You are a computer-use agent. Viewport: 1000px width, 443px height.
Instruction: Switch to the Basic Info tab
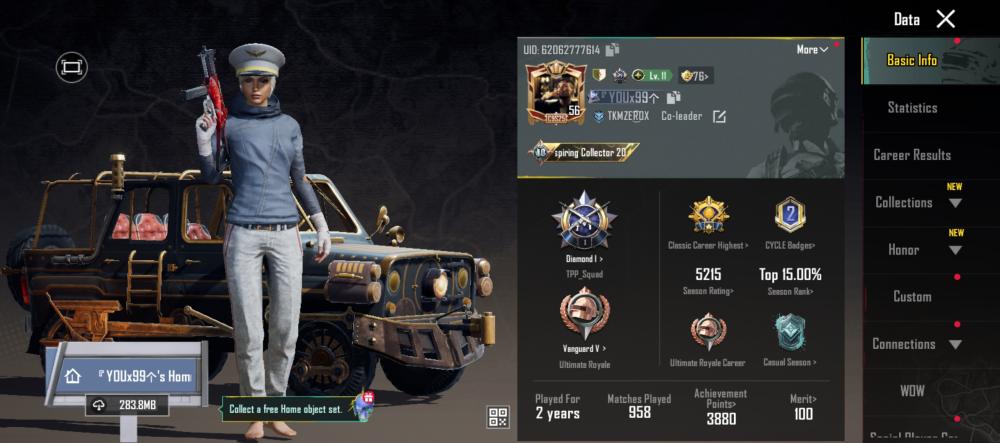[912, 60]
